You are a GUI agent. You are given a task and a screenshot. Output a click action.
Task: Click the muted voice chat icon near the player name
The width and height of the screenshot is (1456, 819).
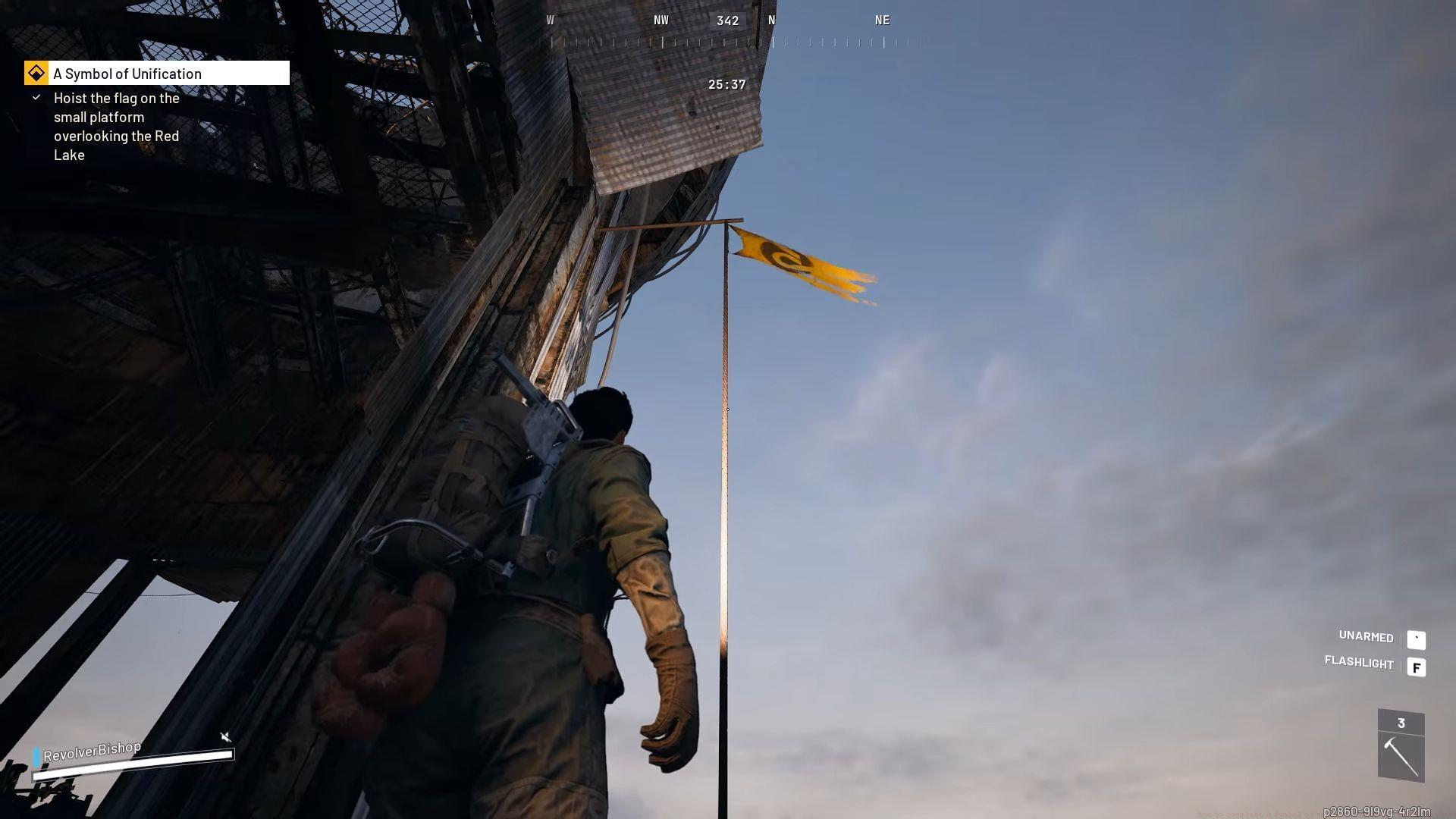click(224, 736)
